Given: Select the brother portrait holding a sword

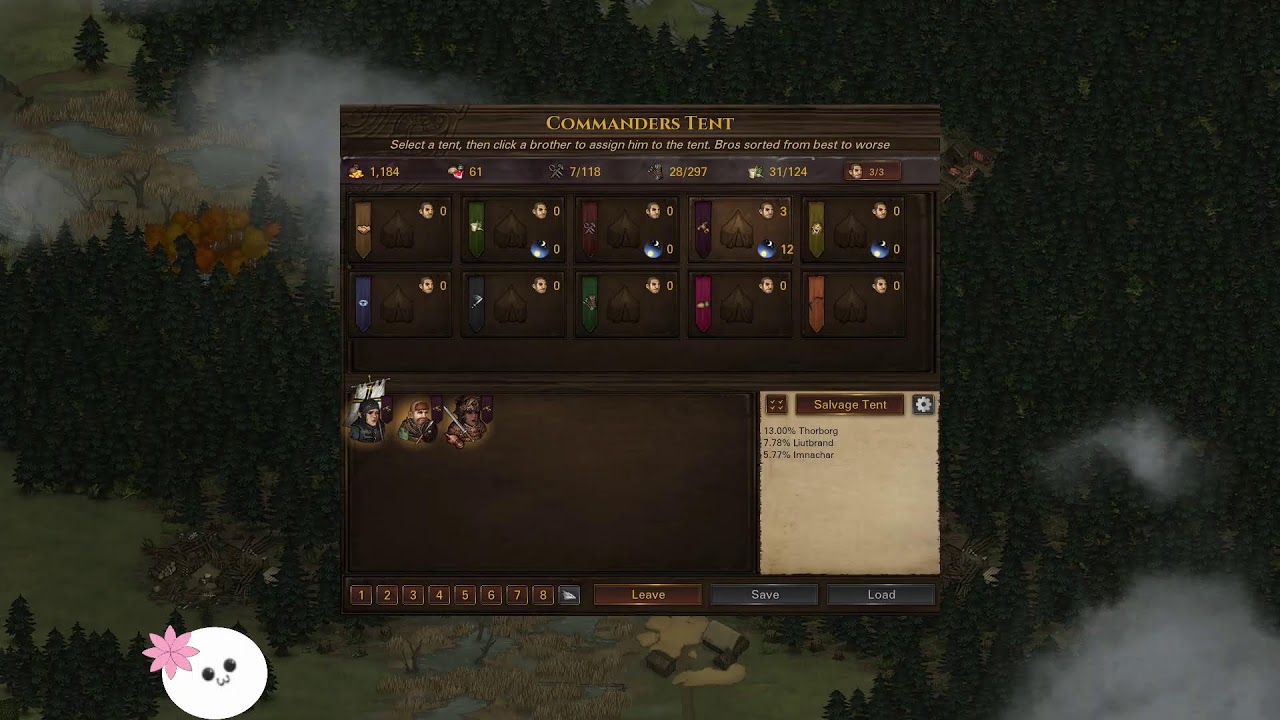Looking at the screenshot, I should point(467,420).
